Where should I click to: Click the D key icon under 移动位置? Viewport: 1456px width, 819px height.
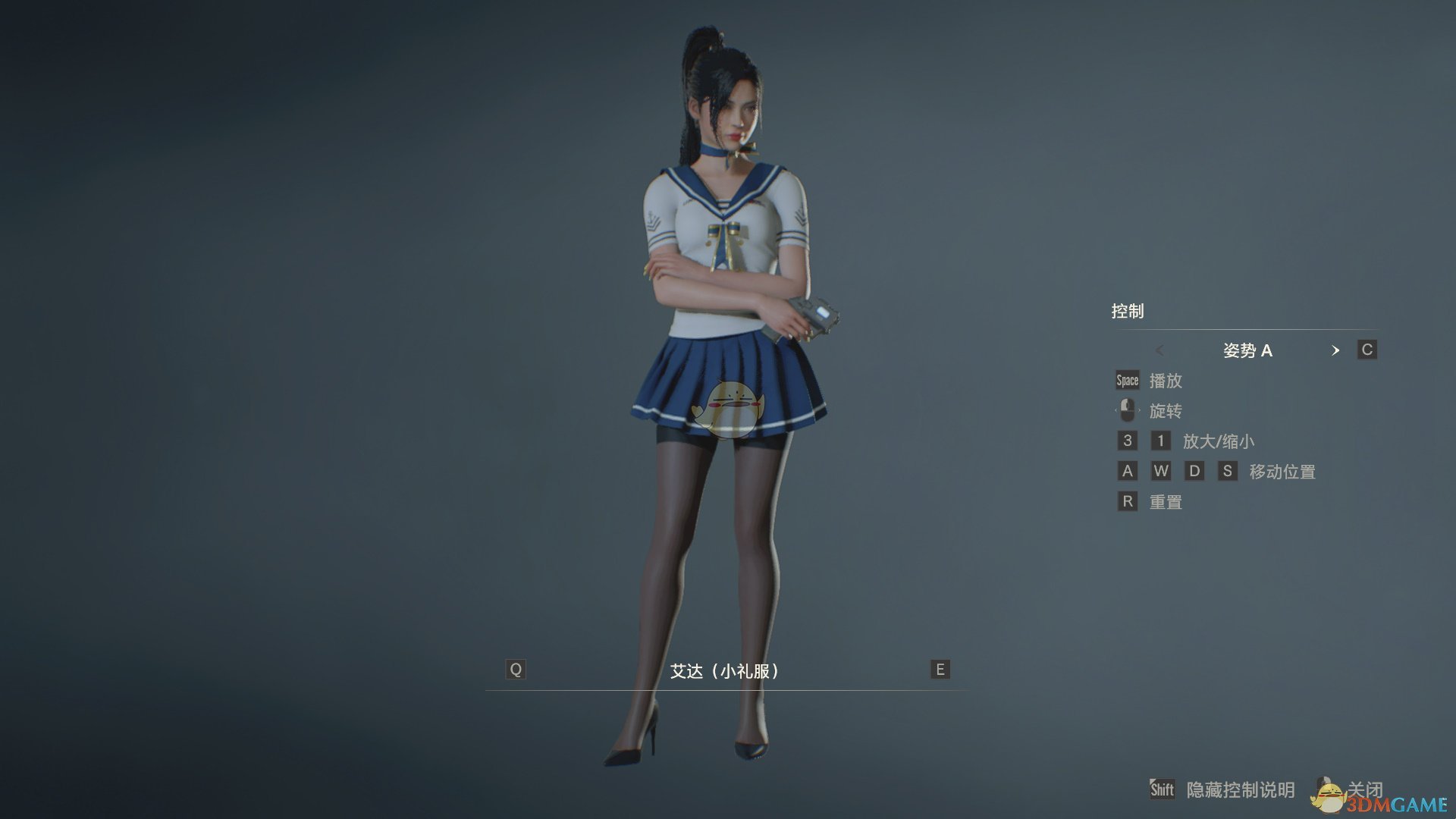1195,471
